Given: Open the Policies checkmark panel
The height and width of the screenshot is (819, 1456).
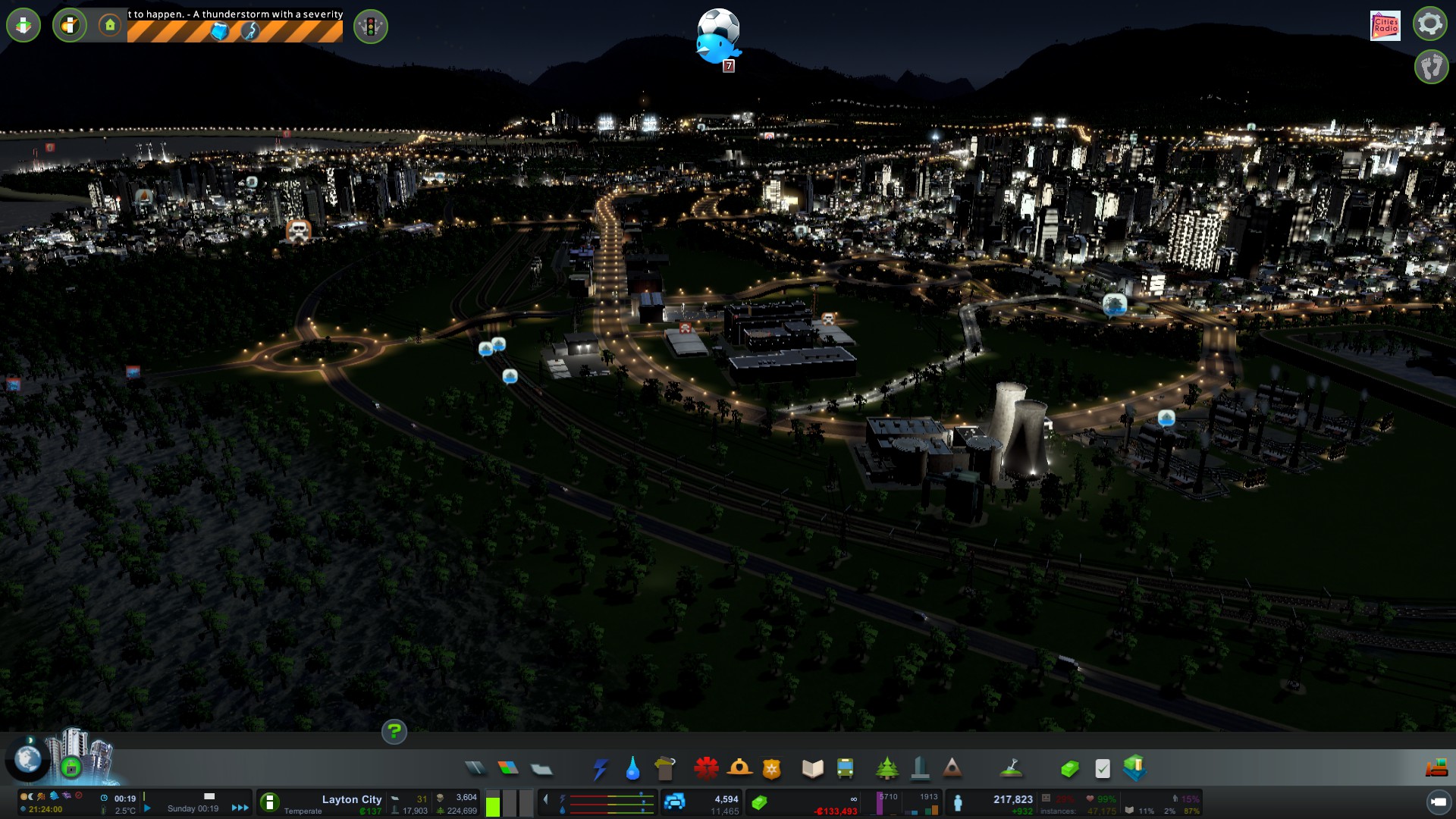Looking at the screenshot, I should point(1103,769).
